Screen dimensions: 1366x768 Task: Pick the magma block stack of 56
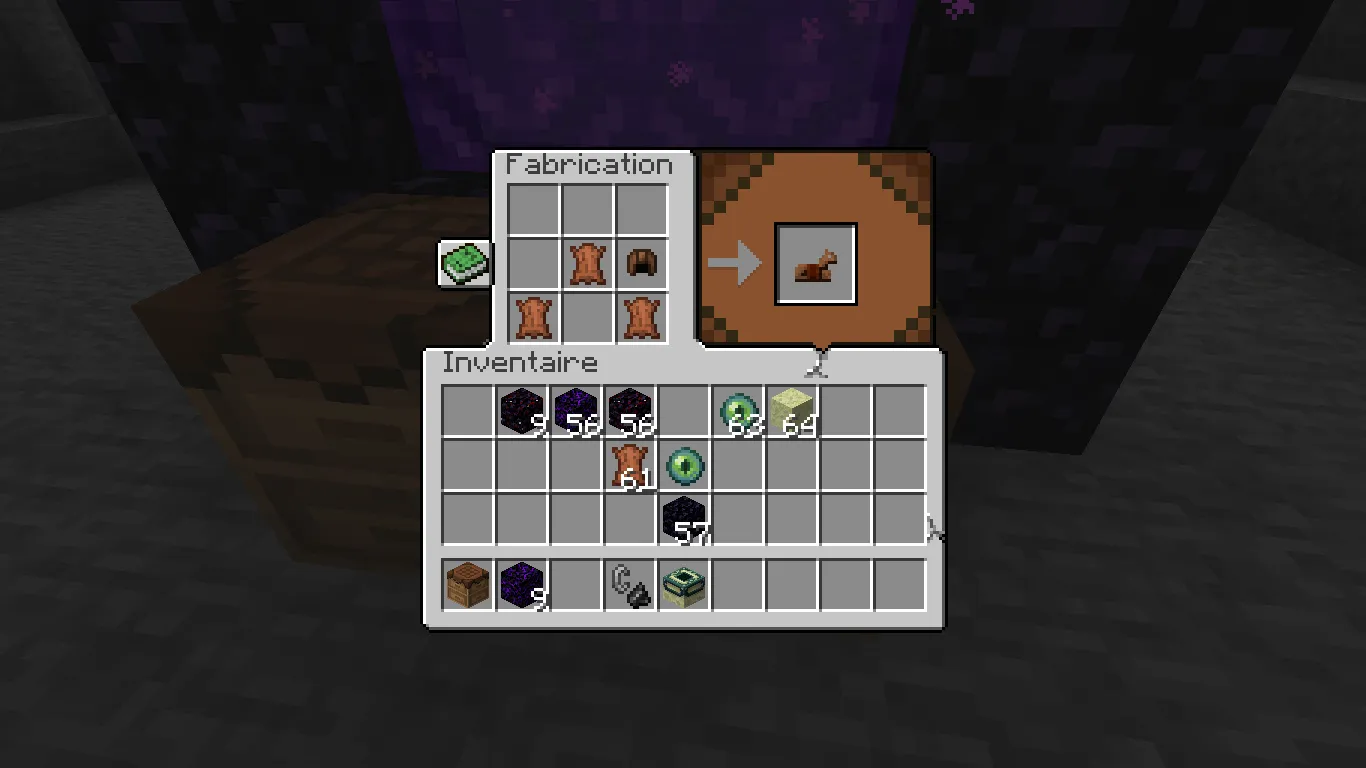pos(631,410)
